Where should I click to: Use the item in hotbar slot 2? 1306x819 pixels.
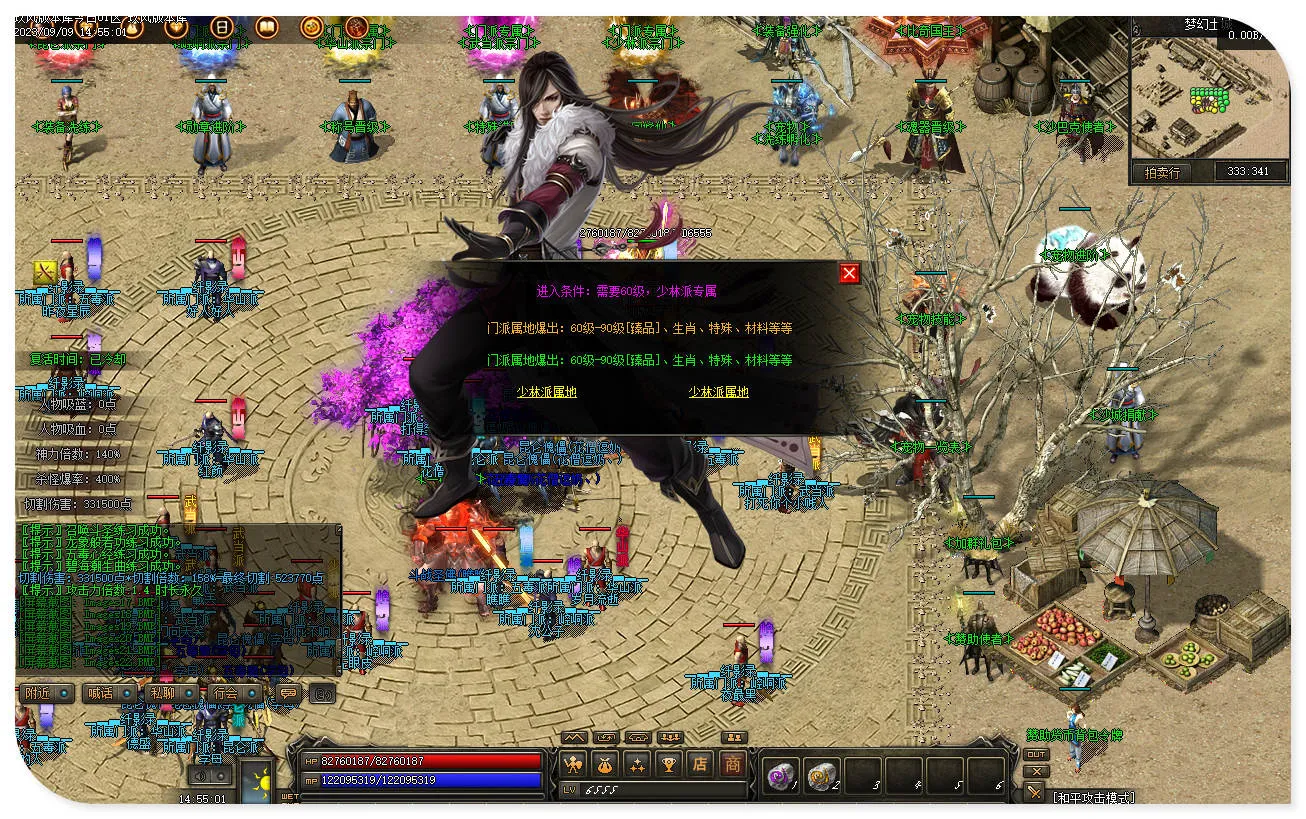pos(822,775)
